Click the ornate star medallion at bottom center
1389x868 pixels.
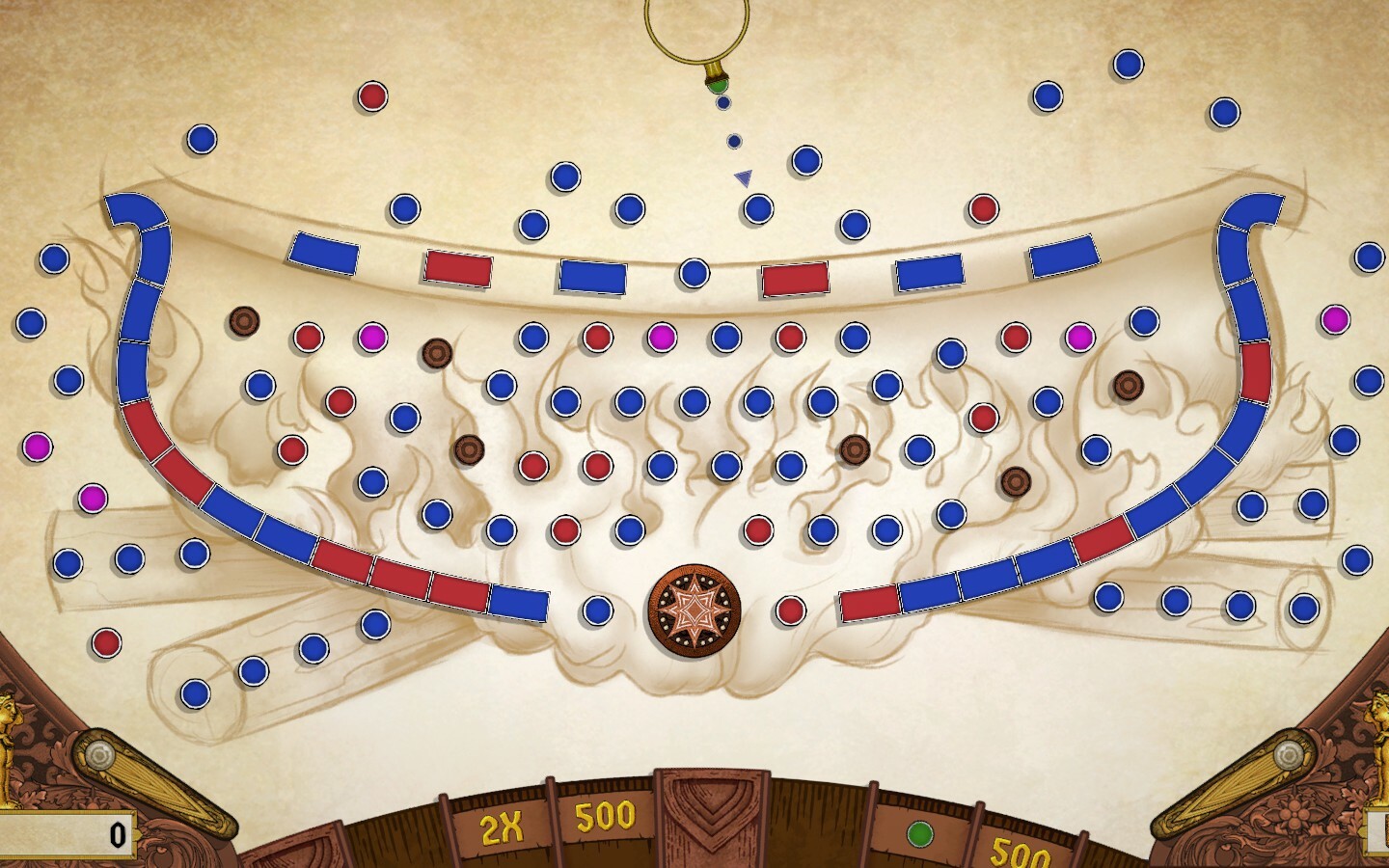point(693,610)
